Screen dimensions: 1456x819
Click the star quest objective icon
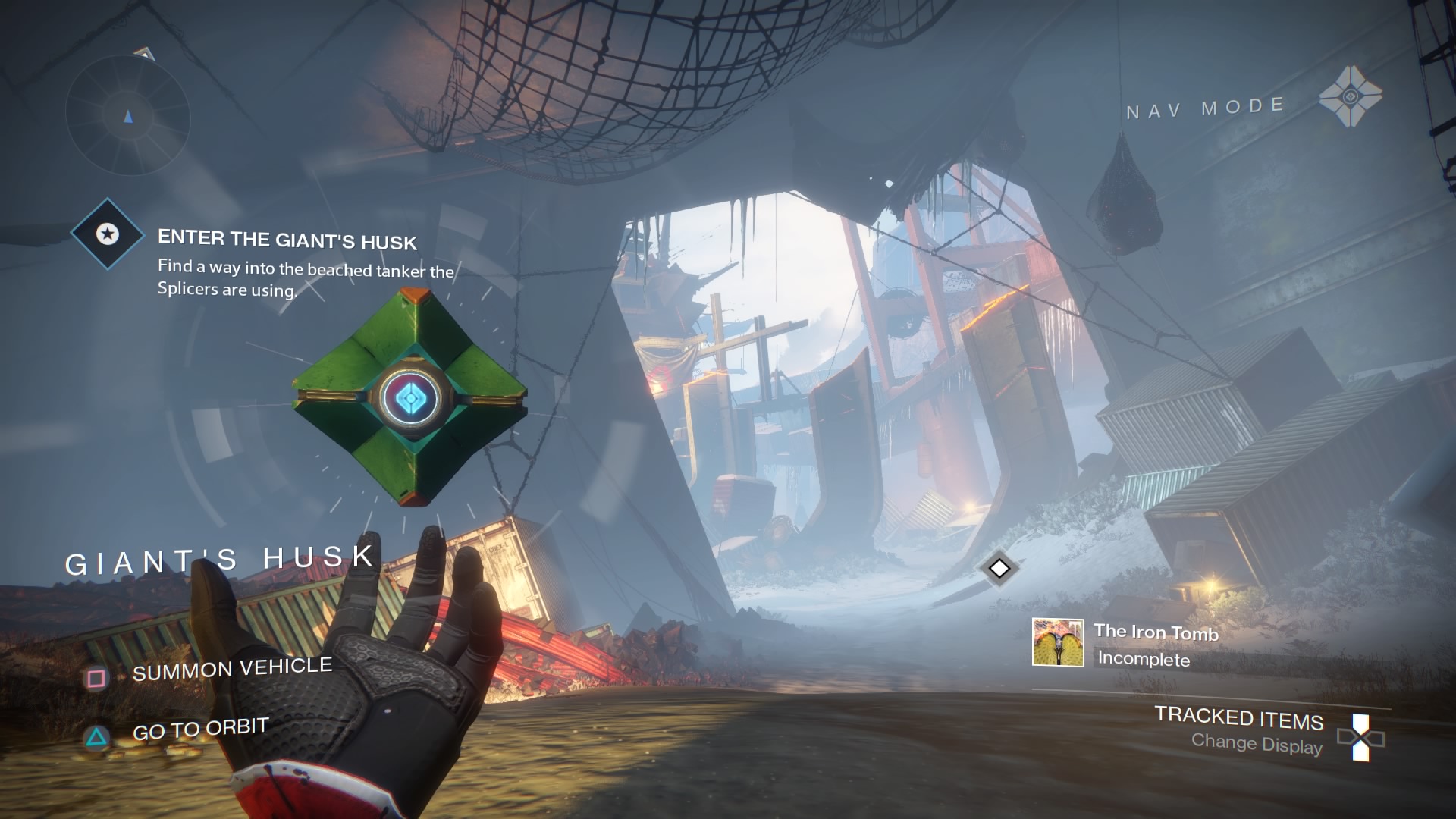pyautogui.click(x=108, y=234)
